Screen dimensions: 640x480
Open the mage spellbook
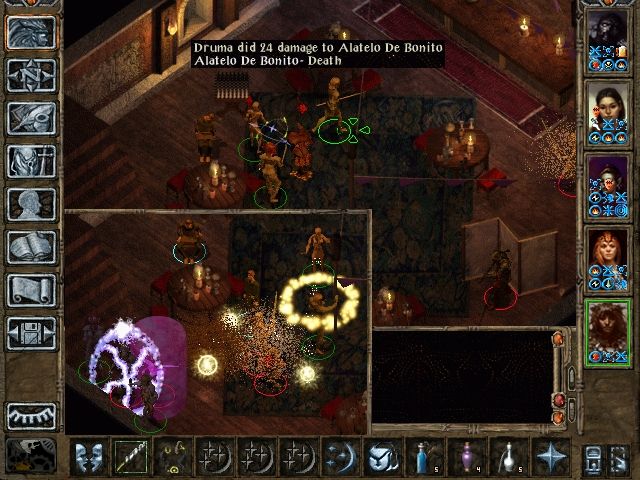[x=31, y=247]
